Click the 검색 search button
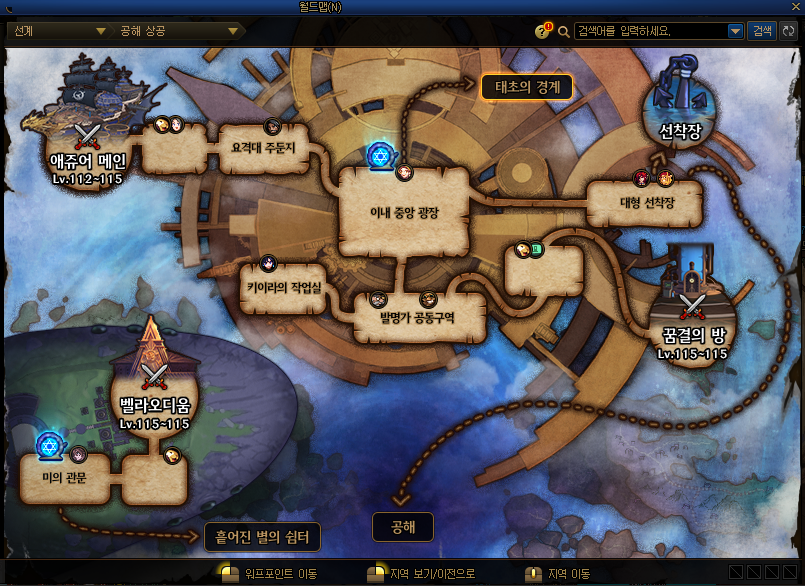805x586 pixels. [x=761, y=31]
